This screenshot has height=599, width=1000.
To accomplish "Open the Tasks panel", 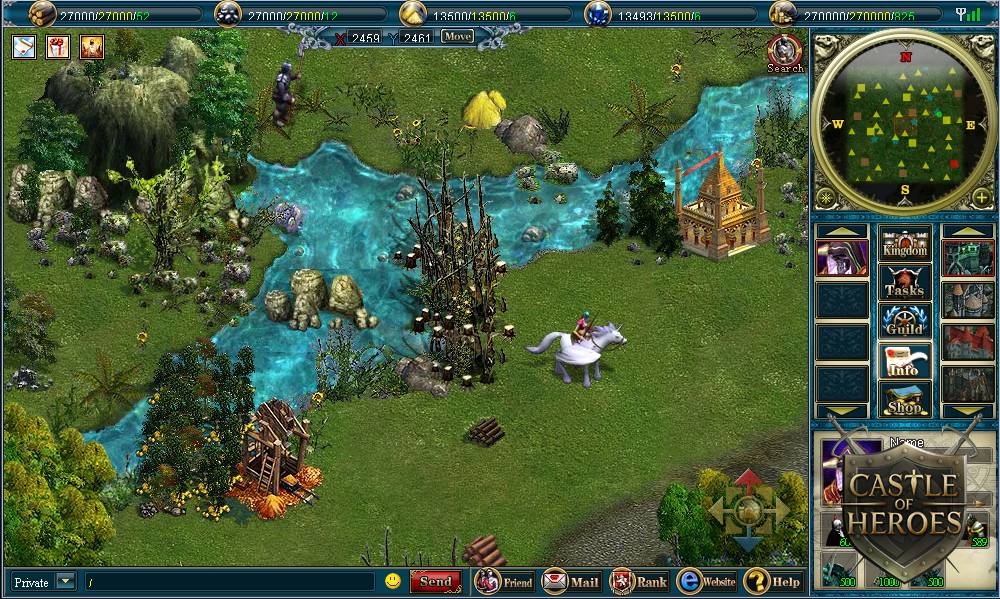I will click(905, 282).
